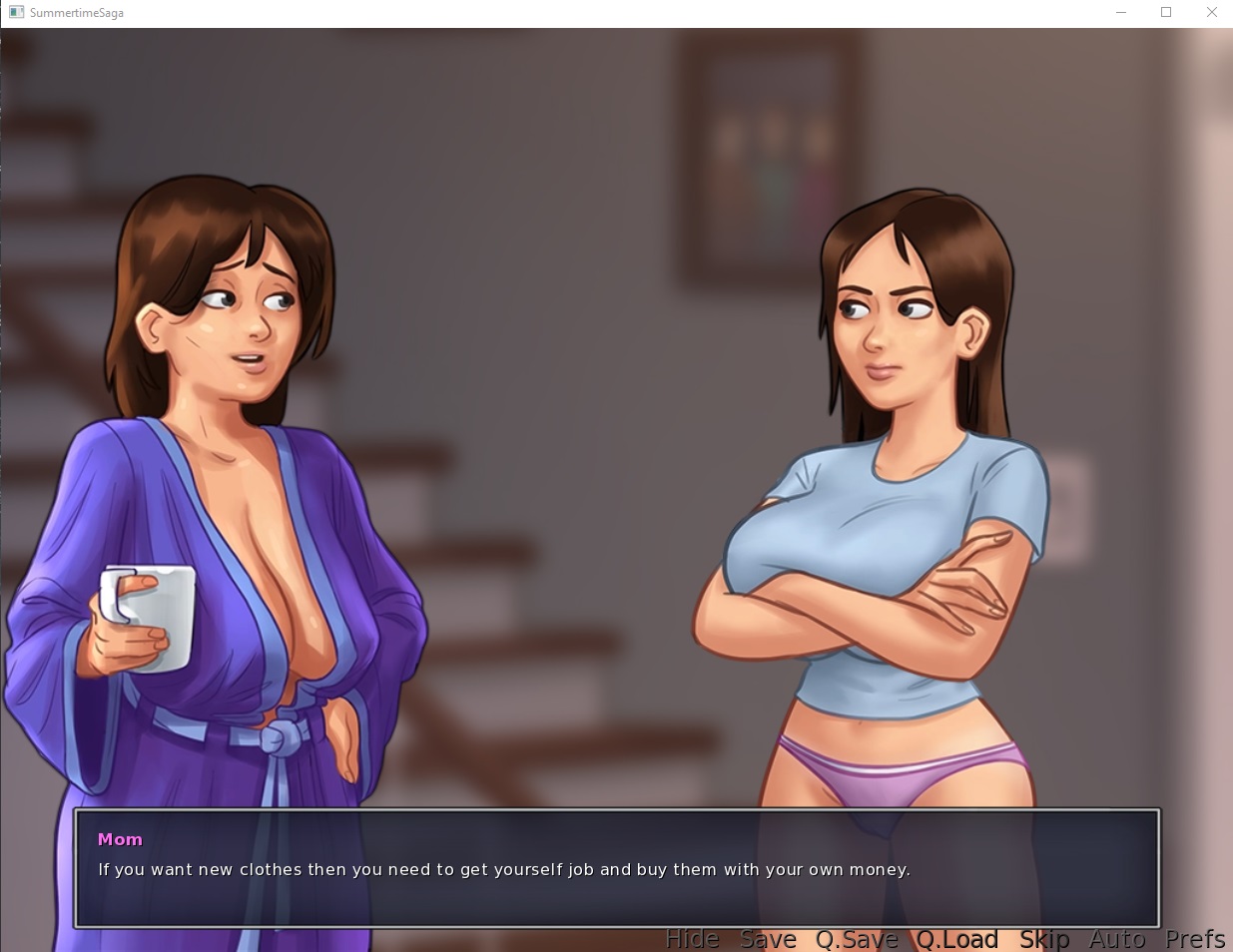Close the SummertimeSaga window
1233x952 pixels.
[1211, 13]
